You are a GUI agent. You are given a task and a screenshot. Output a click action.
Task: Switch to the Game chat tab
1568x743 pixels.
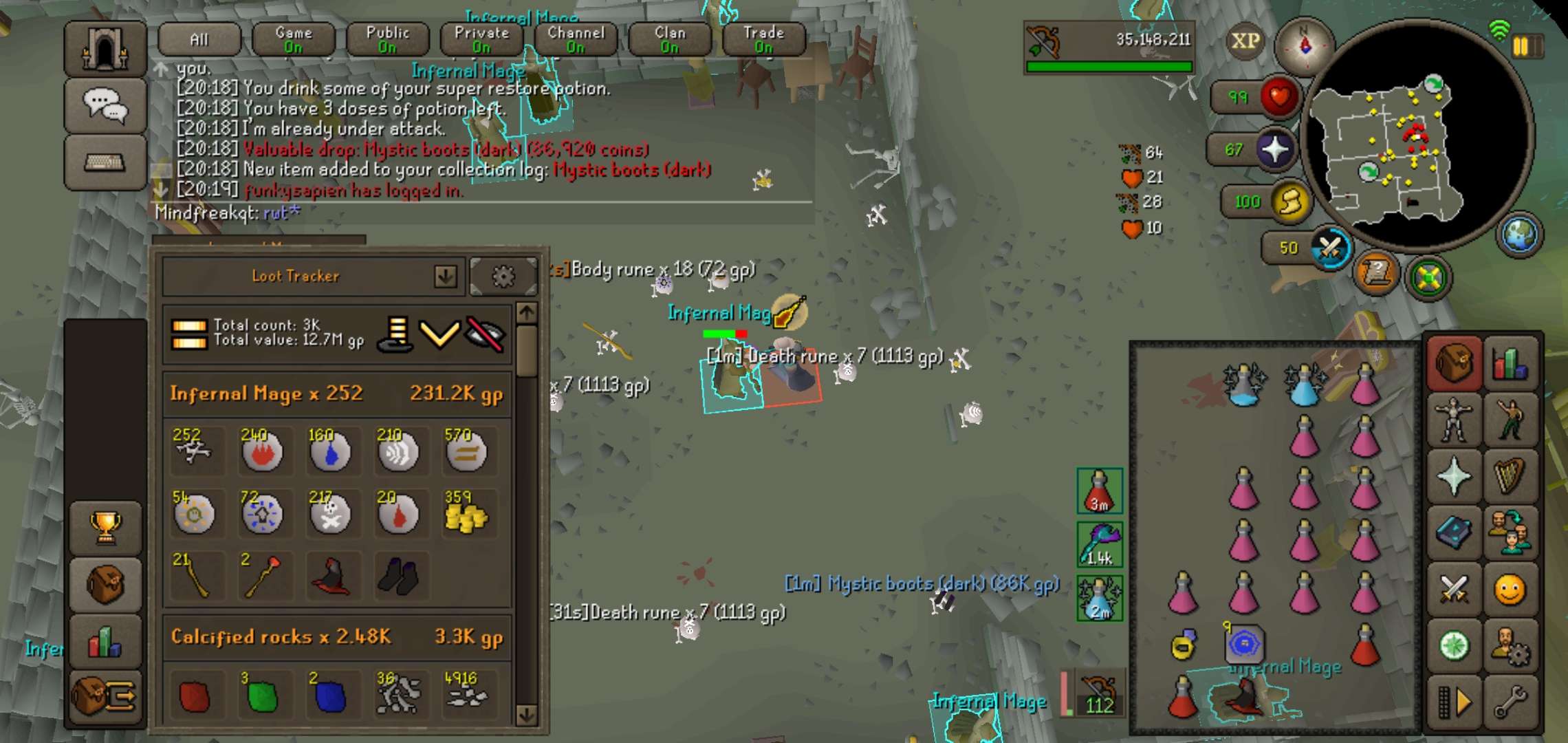coord(294,39)
